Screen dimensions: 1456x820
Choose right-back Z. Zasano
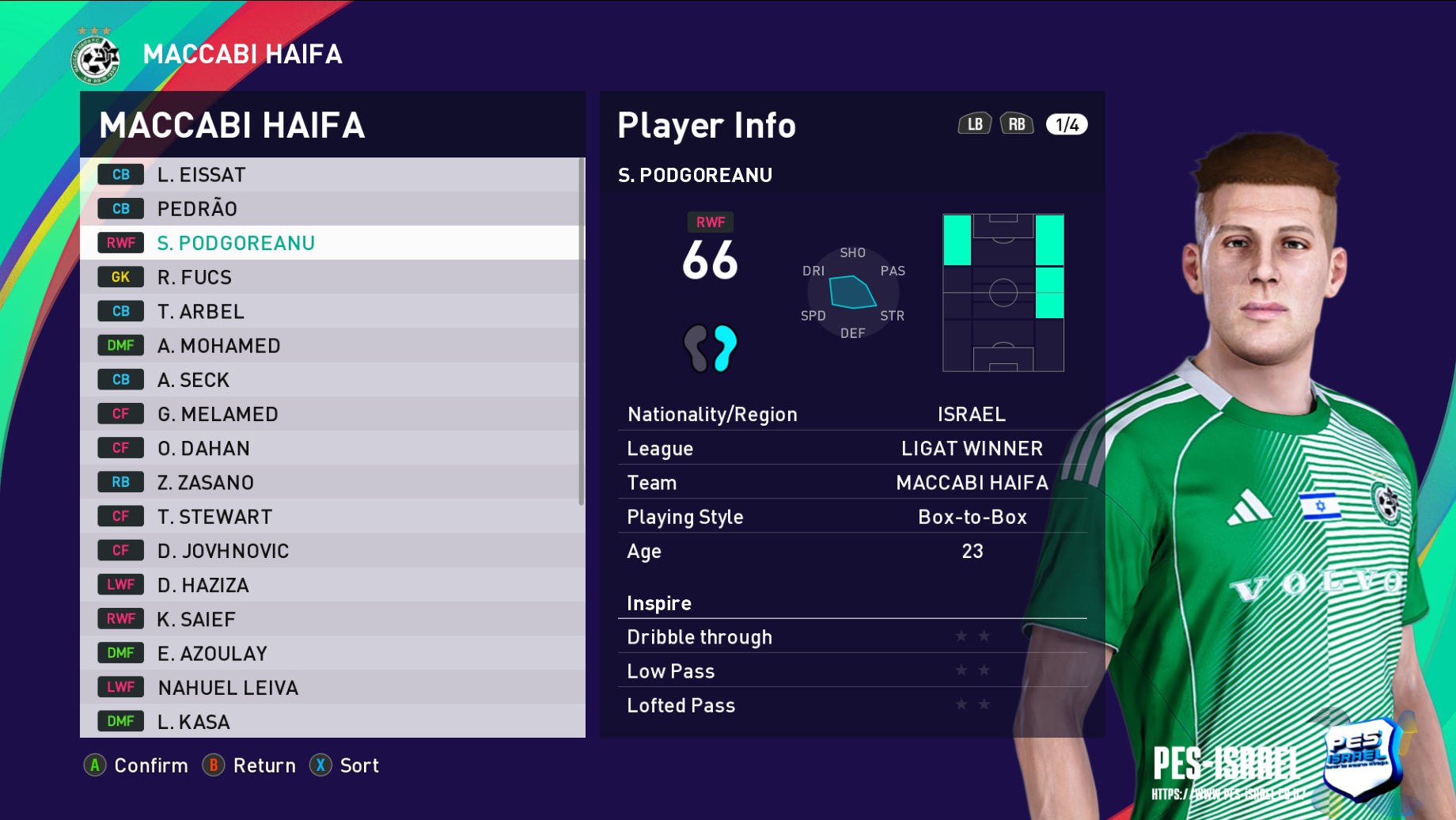coord(332,482)
